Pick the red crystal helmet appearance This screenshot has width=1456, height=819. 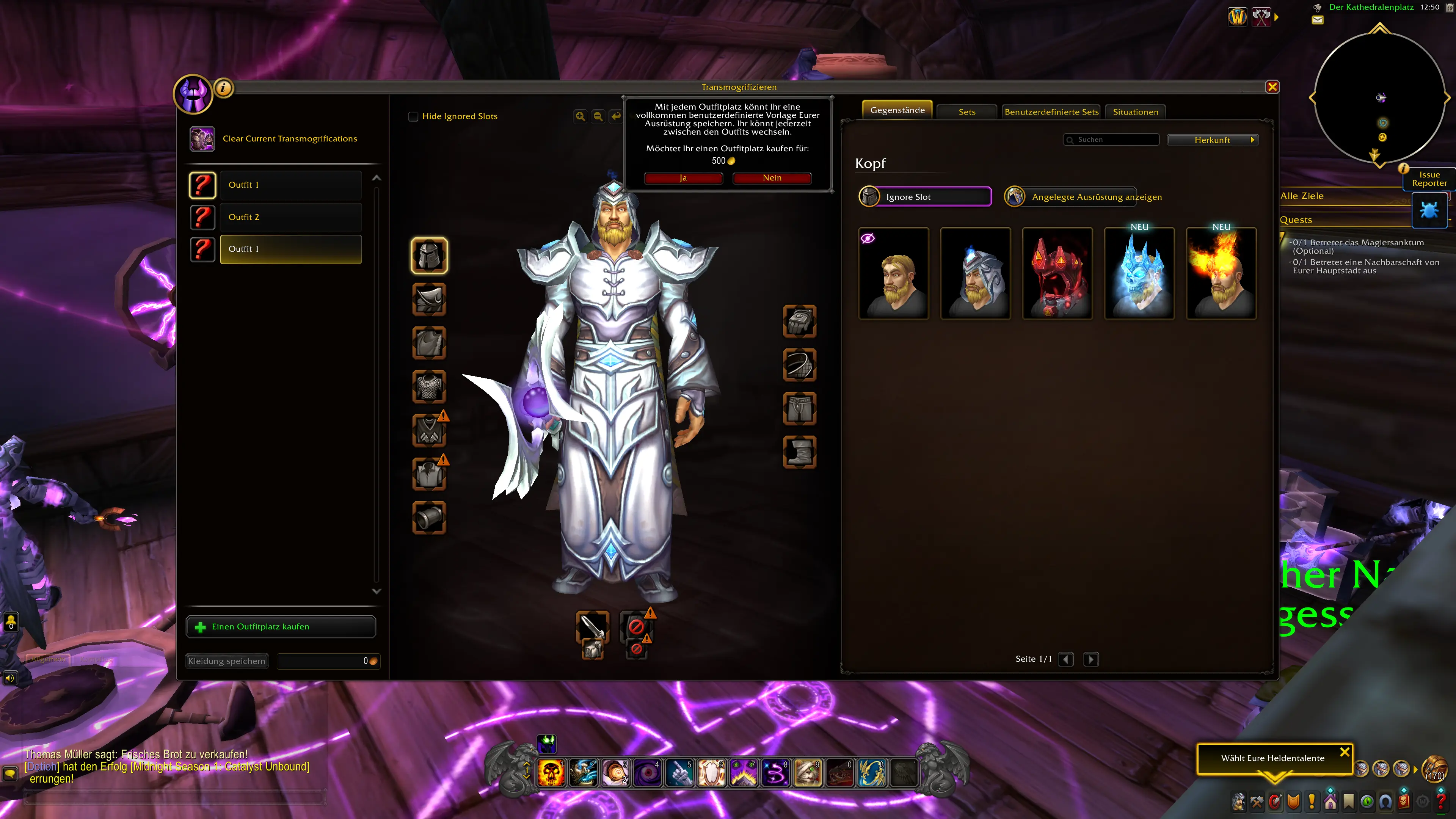click(x=1057, y=274)
